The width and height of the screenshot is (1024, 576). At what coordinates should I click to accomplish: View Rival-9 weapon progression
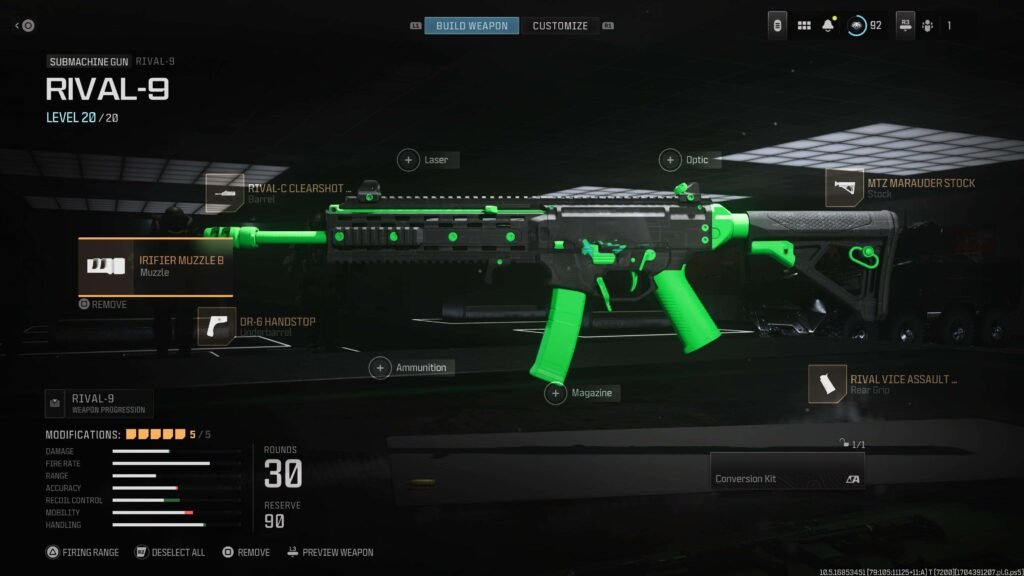click(98, 403)
